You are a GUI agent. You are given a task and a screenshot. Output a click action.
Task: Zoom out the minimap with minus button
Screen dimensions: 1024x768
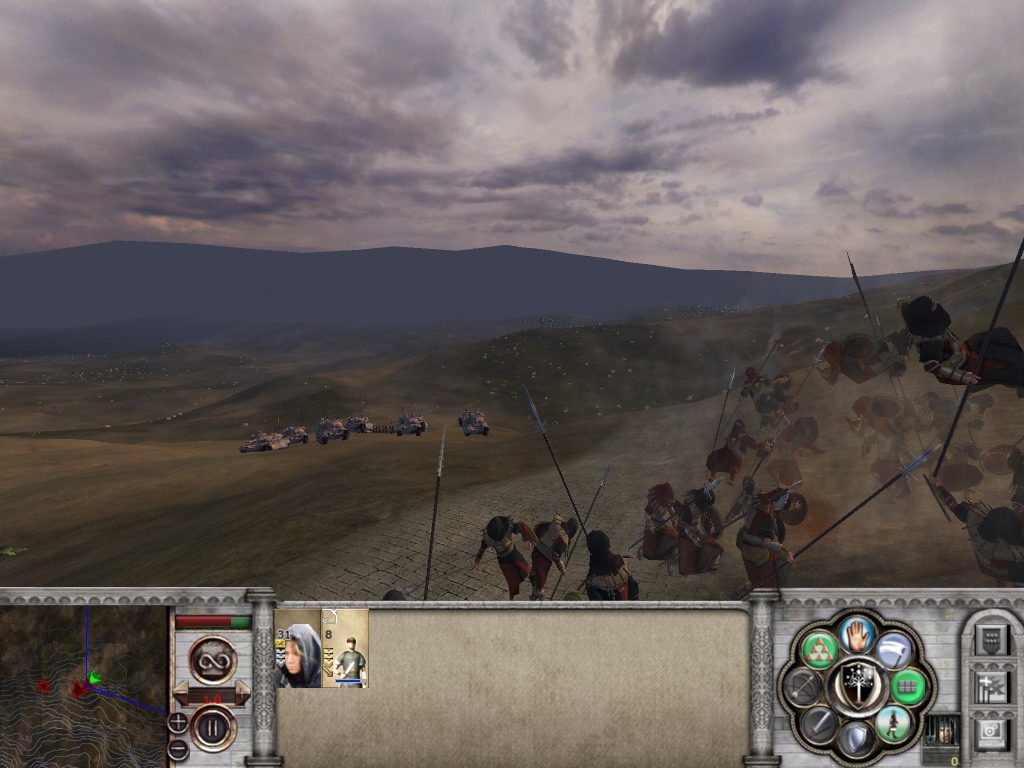coord(177,749)
